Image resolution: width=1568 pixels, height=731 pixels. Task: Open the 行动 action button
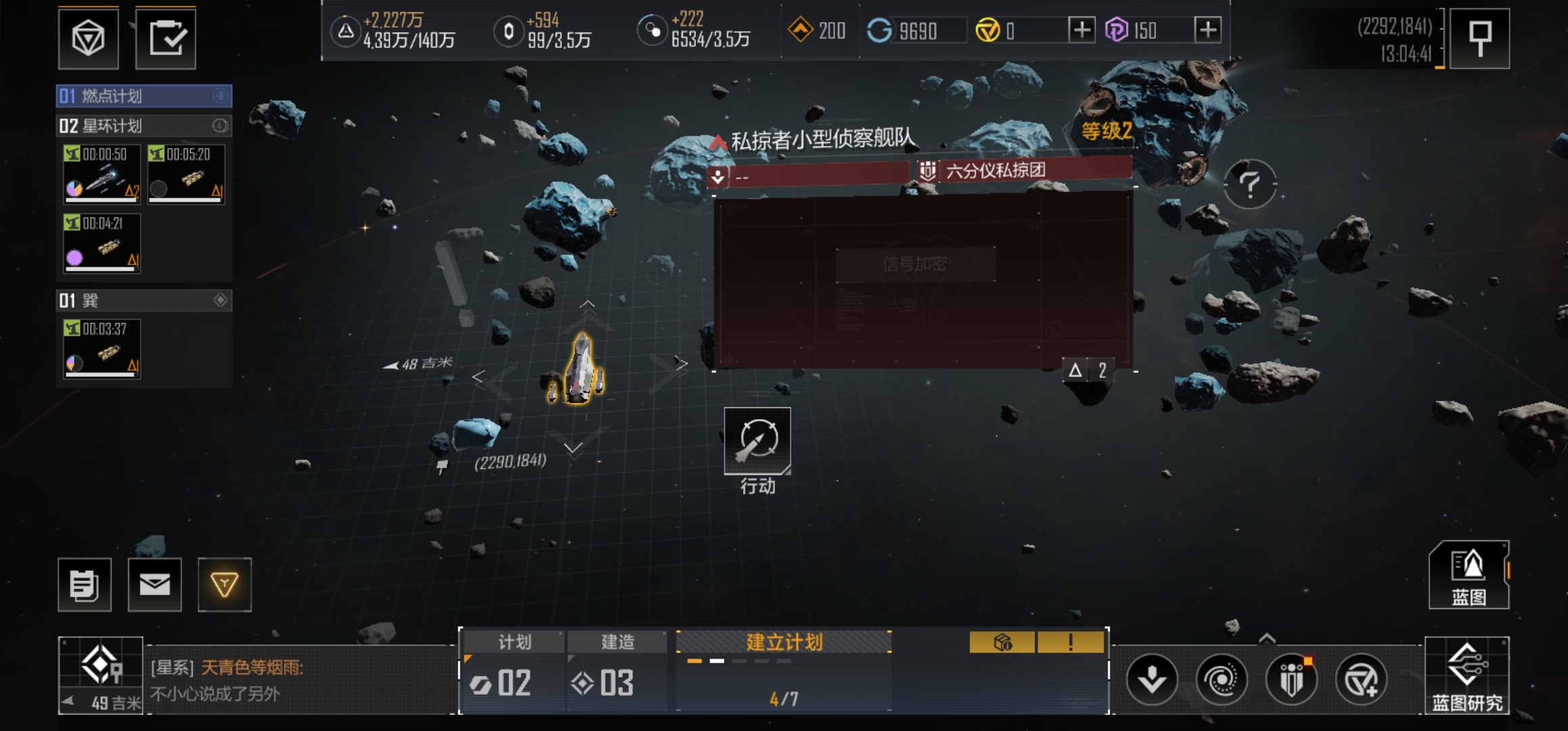click(757, 442)
